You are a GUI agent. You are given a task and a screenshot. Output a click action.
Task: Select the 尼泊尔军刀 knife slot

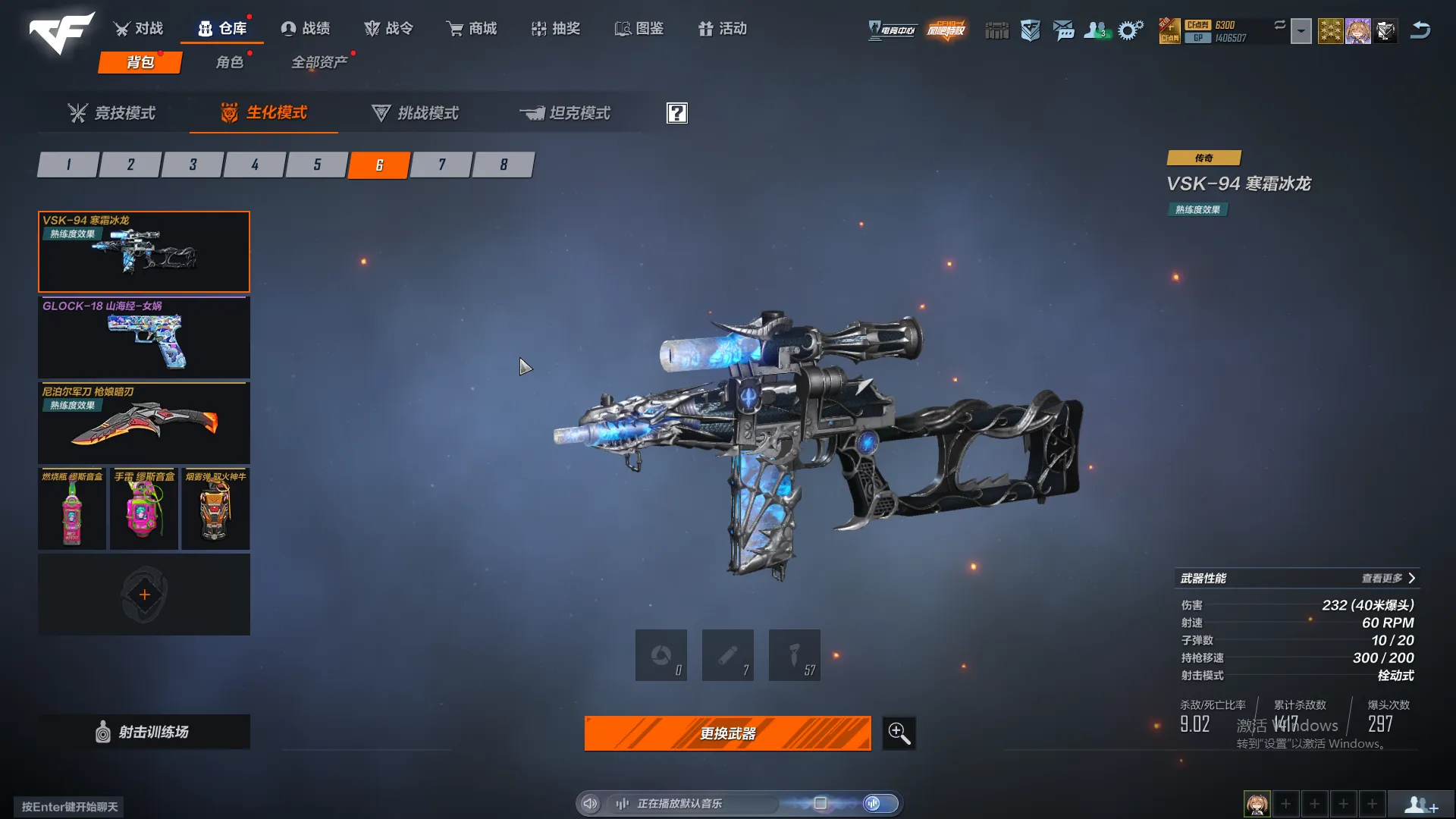pyautogui.click(x=144, y=423)
